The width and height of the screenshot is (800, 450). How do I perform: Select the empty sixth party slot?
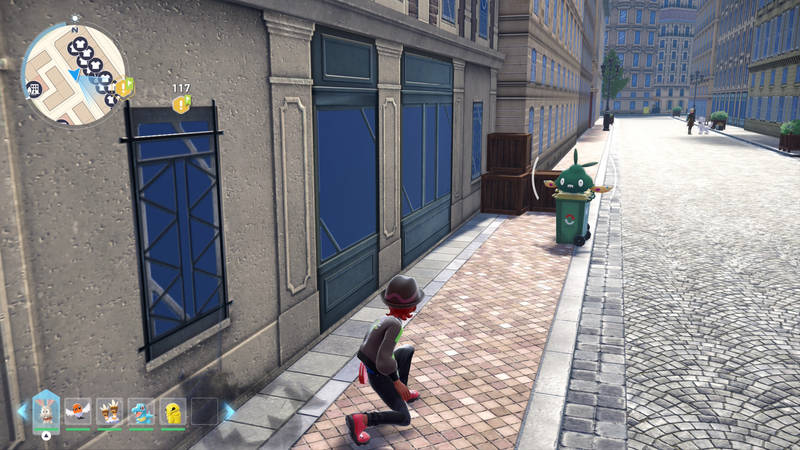[204, 411]
